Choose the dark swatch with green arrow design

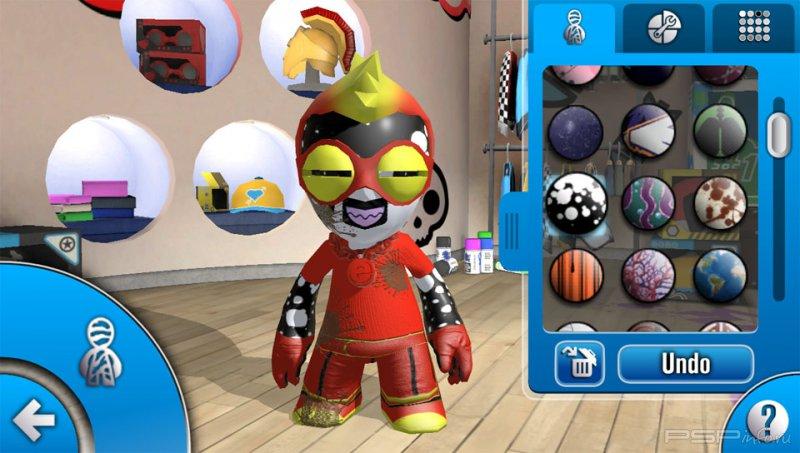pyautogui.click(x=720, y=130)
